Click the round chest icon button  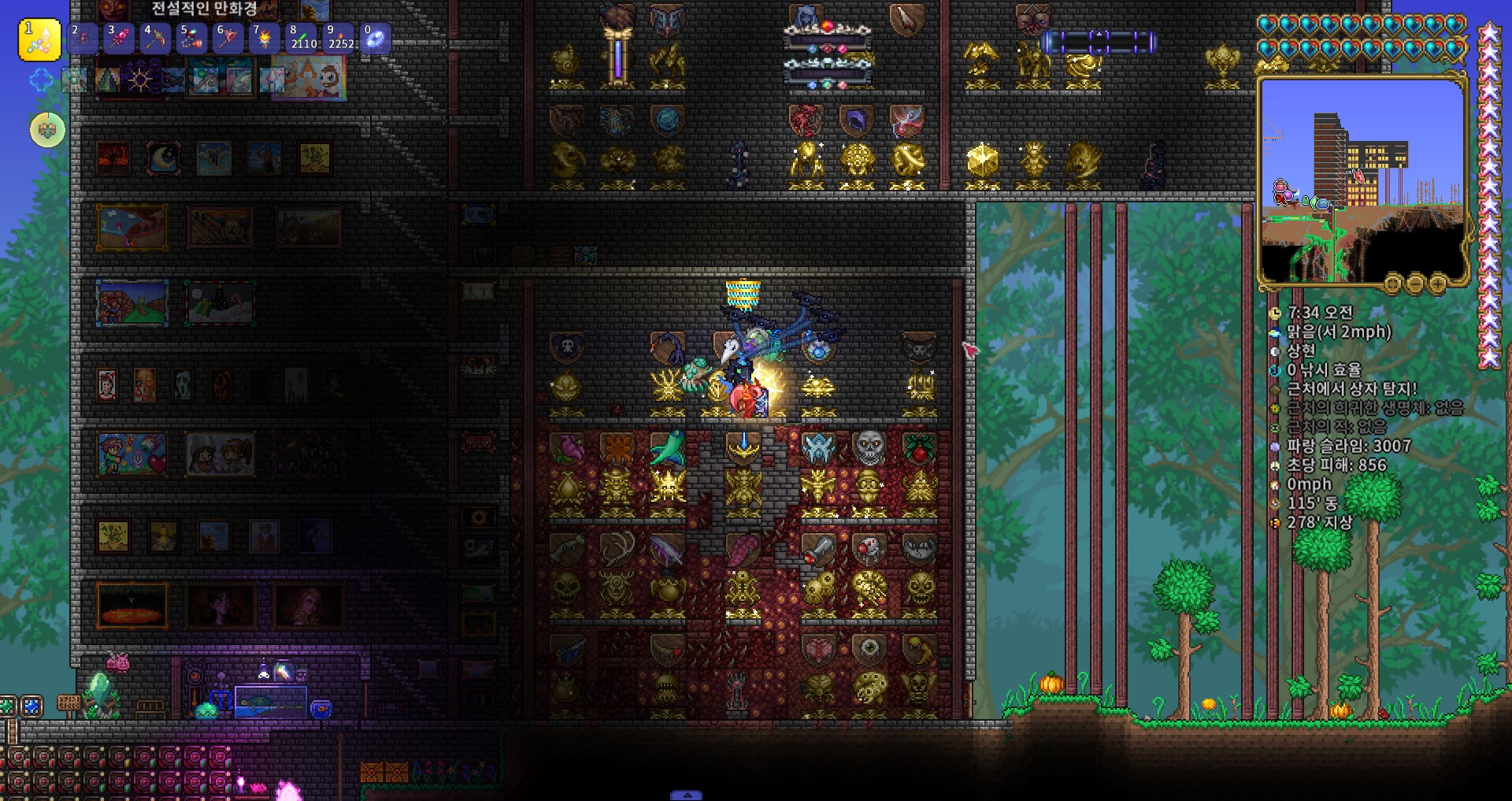(x=47, y=130)
